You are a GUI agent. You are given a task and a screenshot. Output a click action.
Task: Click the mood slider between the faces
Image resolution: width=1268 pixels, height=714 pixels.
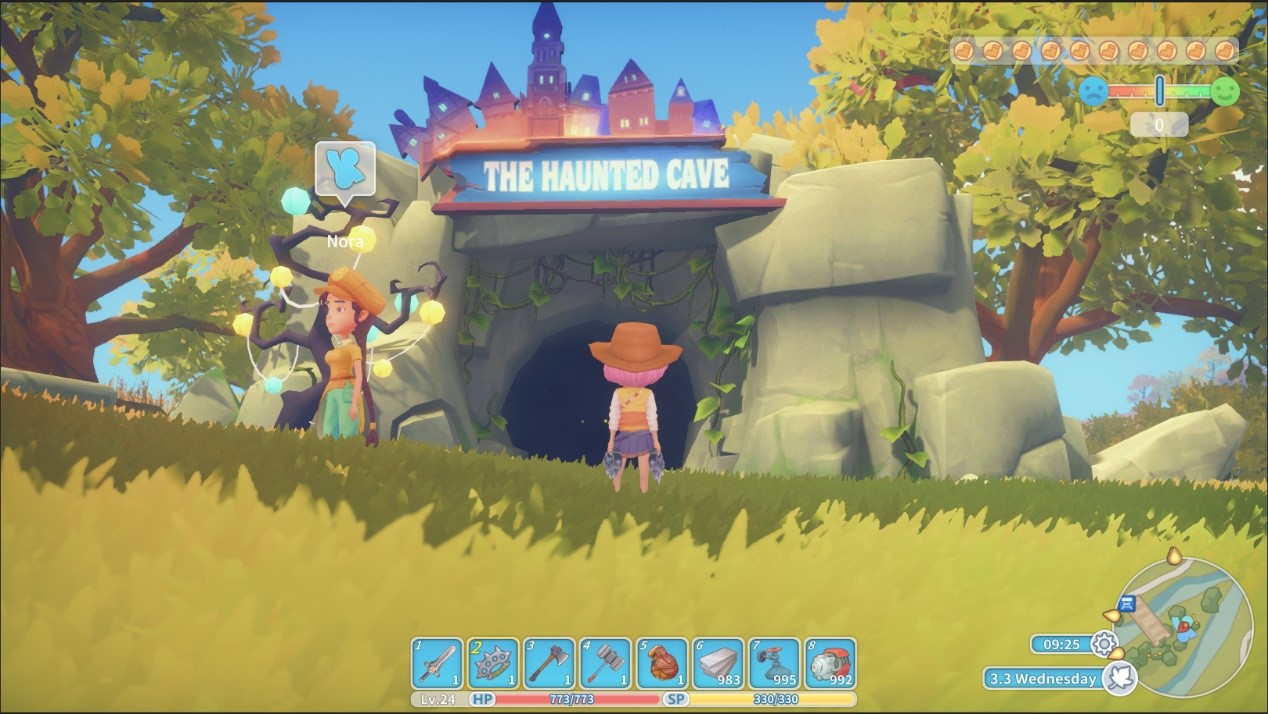(x=1159, y=91)
